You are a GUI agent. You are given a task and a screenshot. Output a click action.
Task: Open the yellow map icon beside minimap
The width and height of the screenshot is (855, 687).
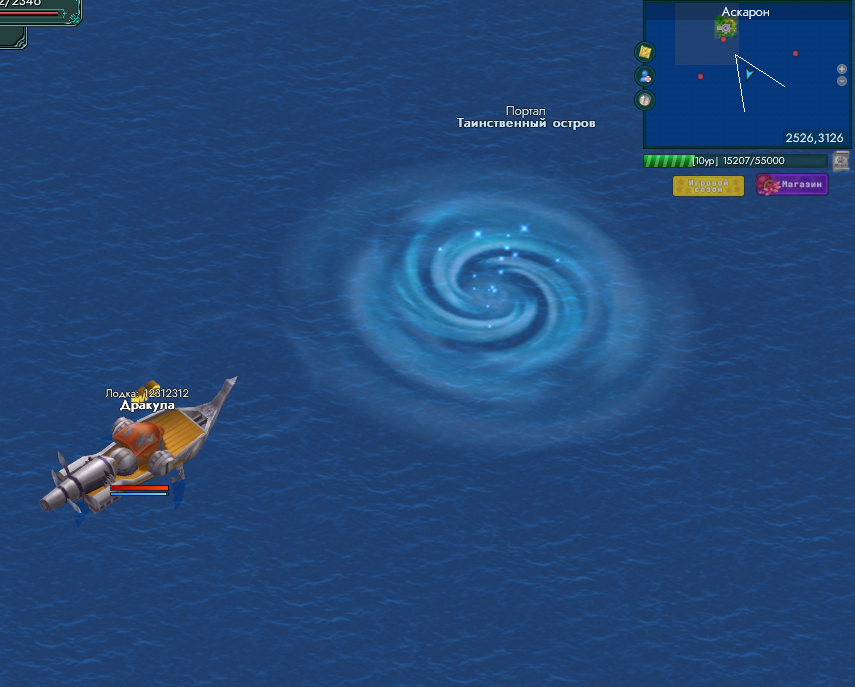[x=645, y=52]
